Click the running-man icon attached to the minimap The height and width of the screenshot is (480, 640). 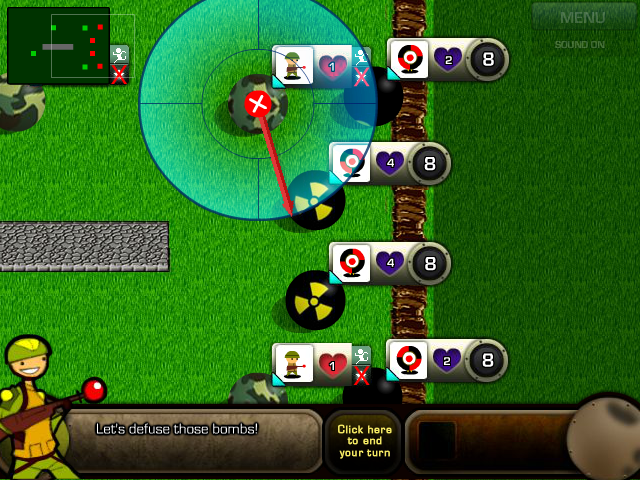120,54
